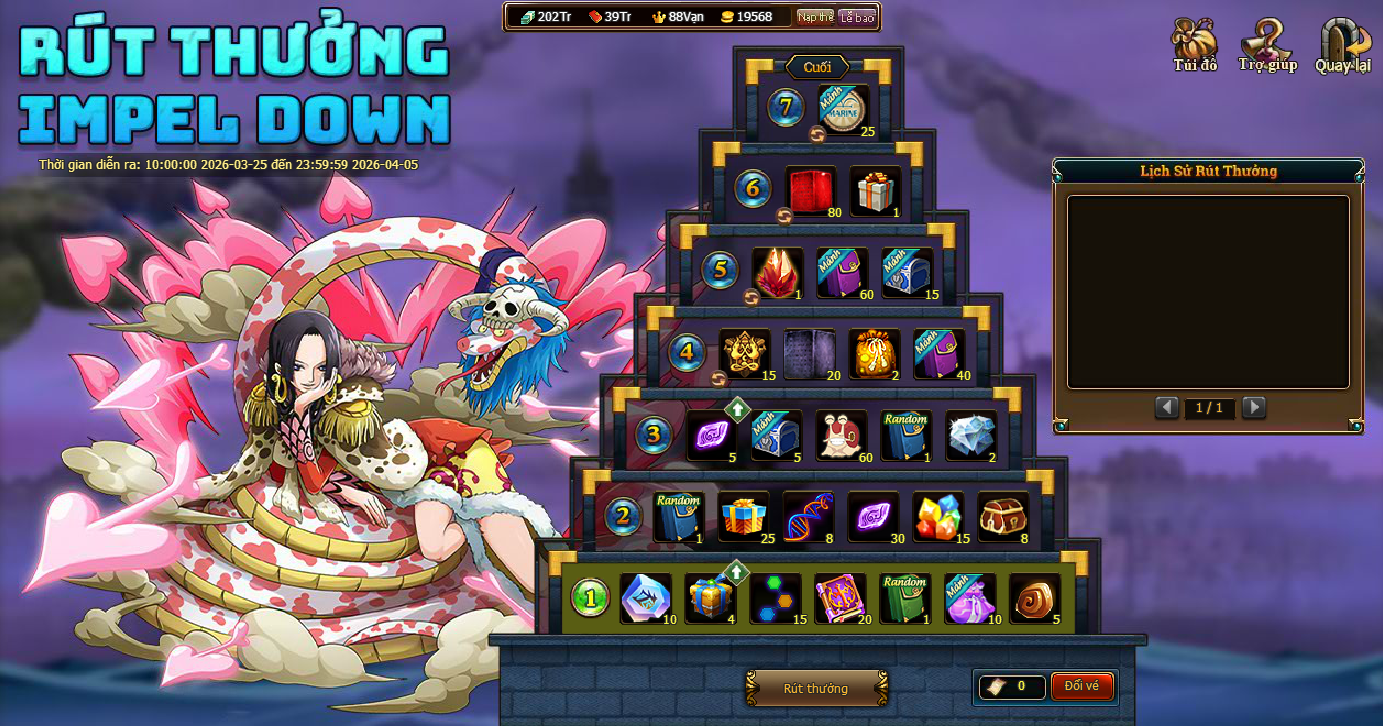Open the Trợ giúp help
Screen dimensions: 1383x726
click(1267, 45)
